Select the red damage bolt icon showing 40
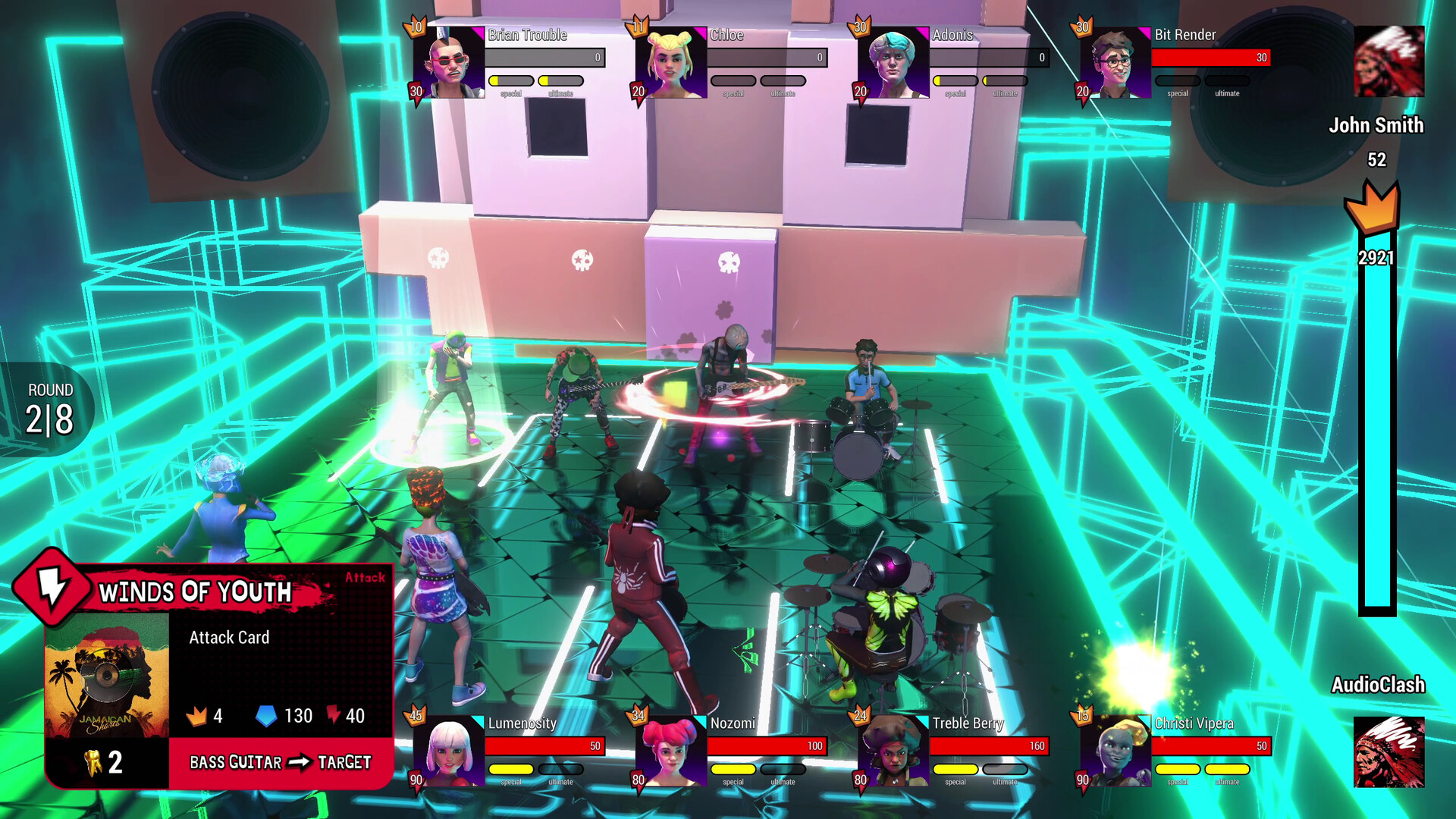This screenshot has width=1456, height=819. coord(334,715)
